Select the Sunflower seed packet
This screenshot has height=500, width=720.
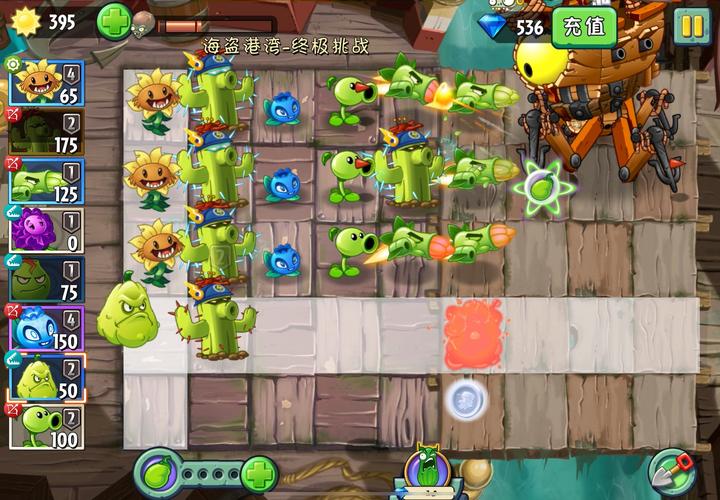pos(46,82)
